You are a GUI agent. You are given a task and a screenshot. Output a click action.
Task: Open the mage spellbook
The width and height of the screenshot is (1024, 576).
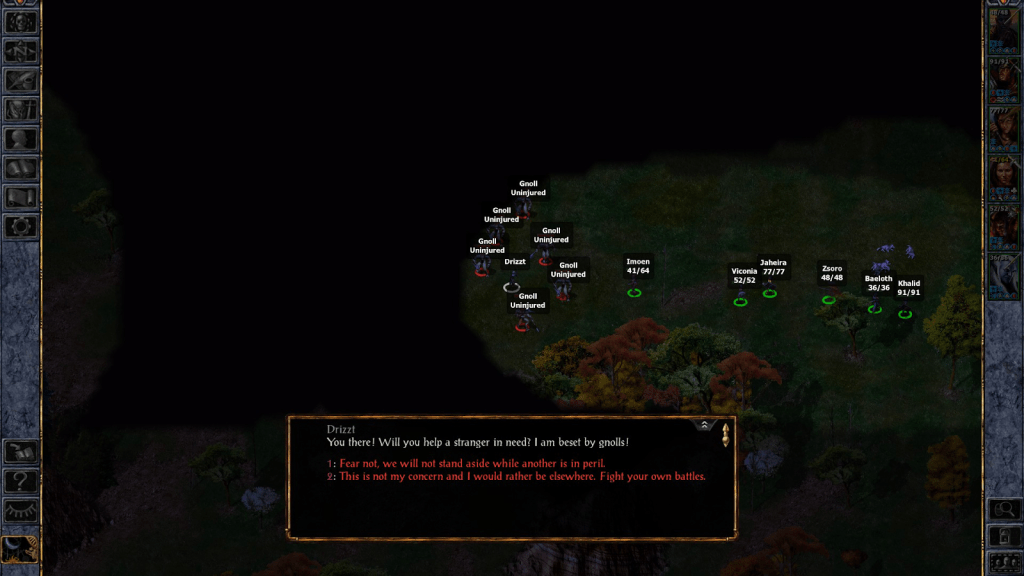pos(21,168)
